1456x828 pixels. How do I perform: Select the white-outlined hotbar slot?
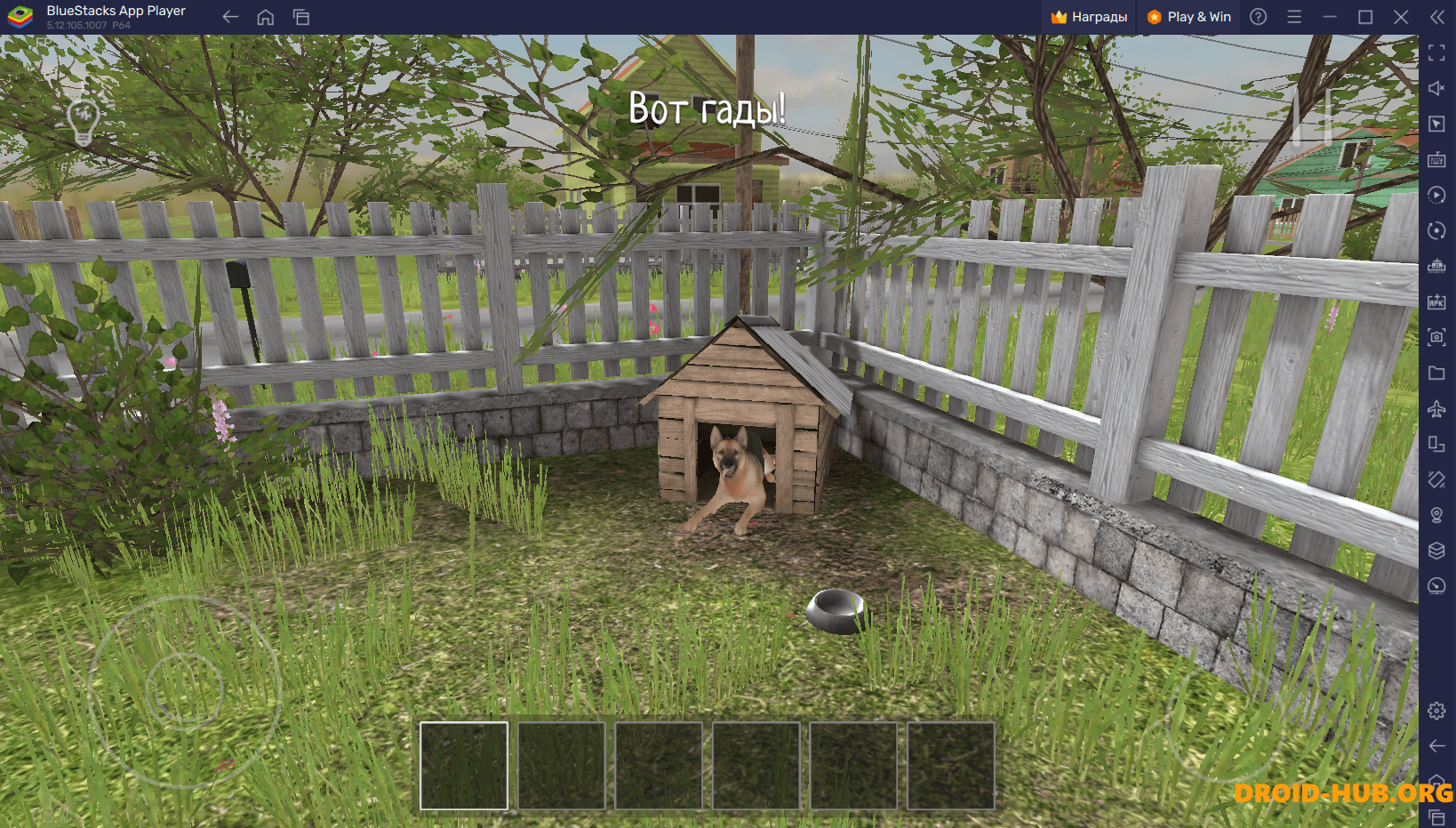click(464, 766)
